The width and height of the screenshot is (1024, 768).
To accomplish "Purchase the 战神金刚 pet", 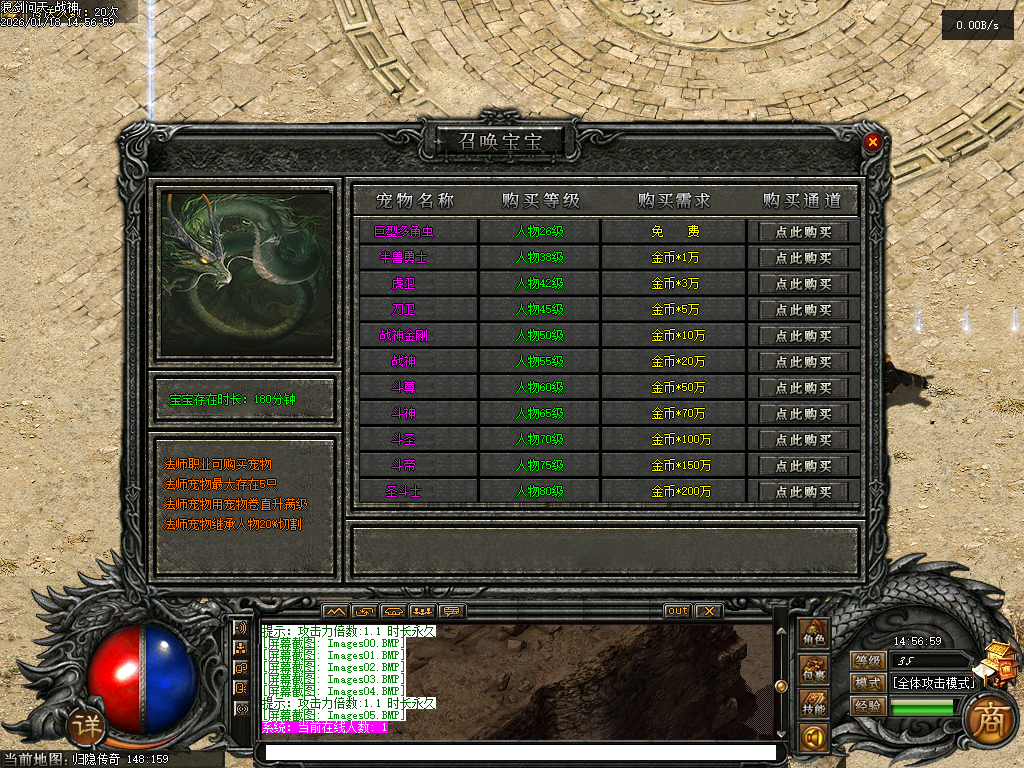I will point(803,336).
